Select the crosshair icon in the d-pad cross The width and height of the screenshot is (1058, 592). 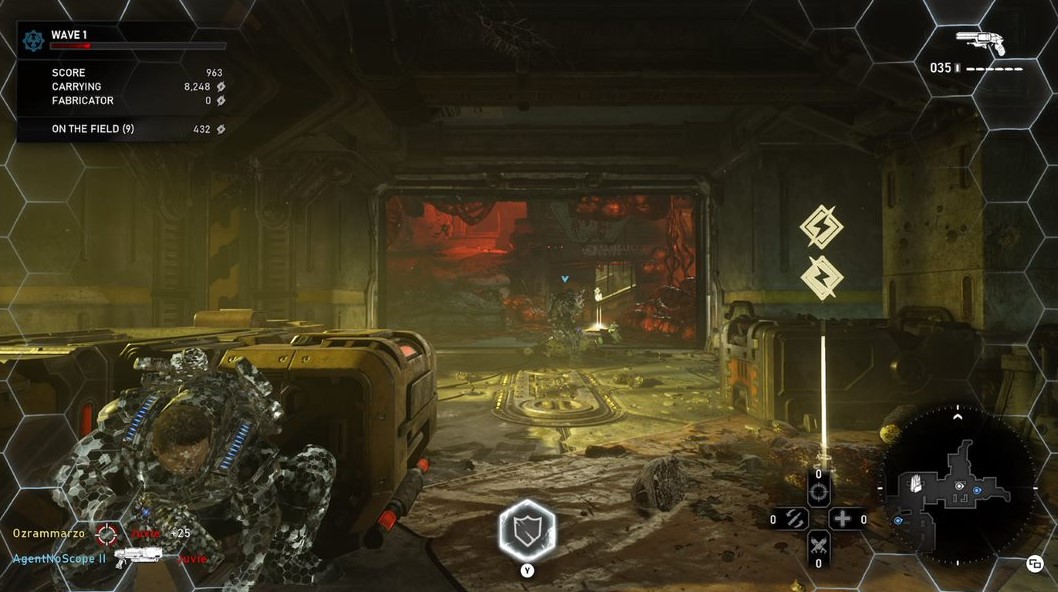pyautogui.click(x=818, y=491)
